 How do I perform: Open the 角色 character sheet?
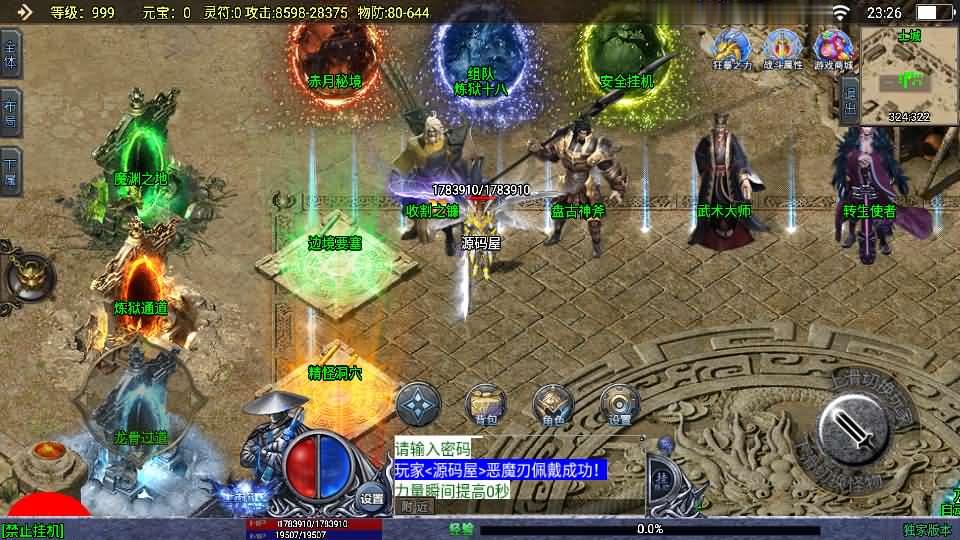pyautogui.click(x=553, y=404)
